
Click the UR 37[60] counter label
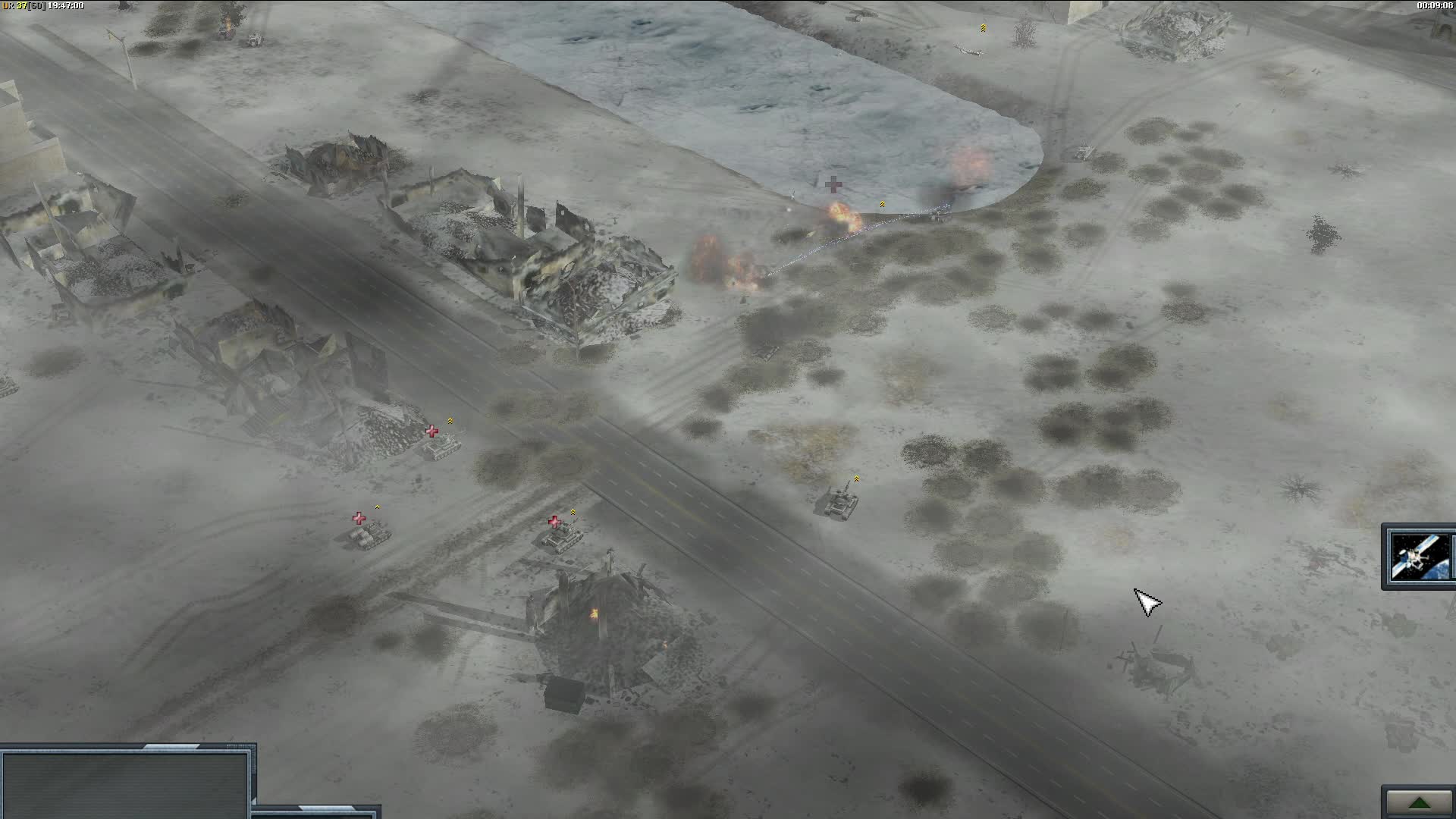(23, 5)
